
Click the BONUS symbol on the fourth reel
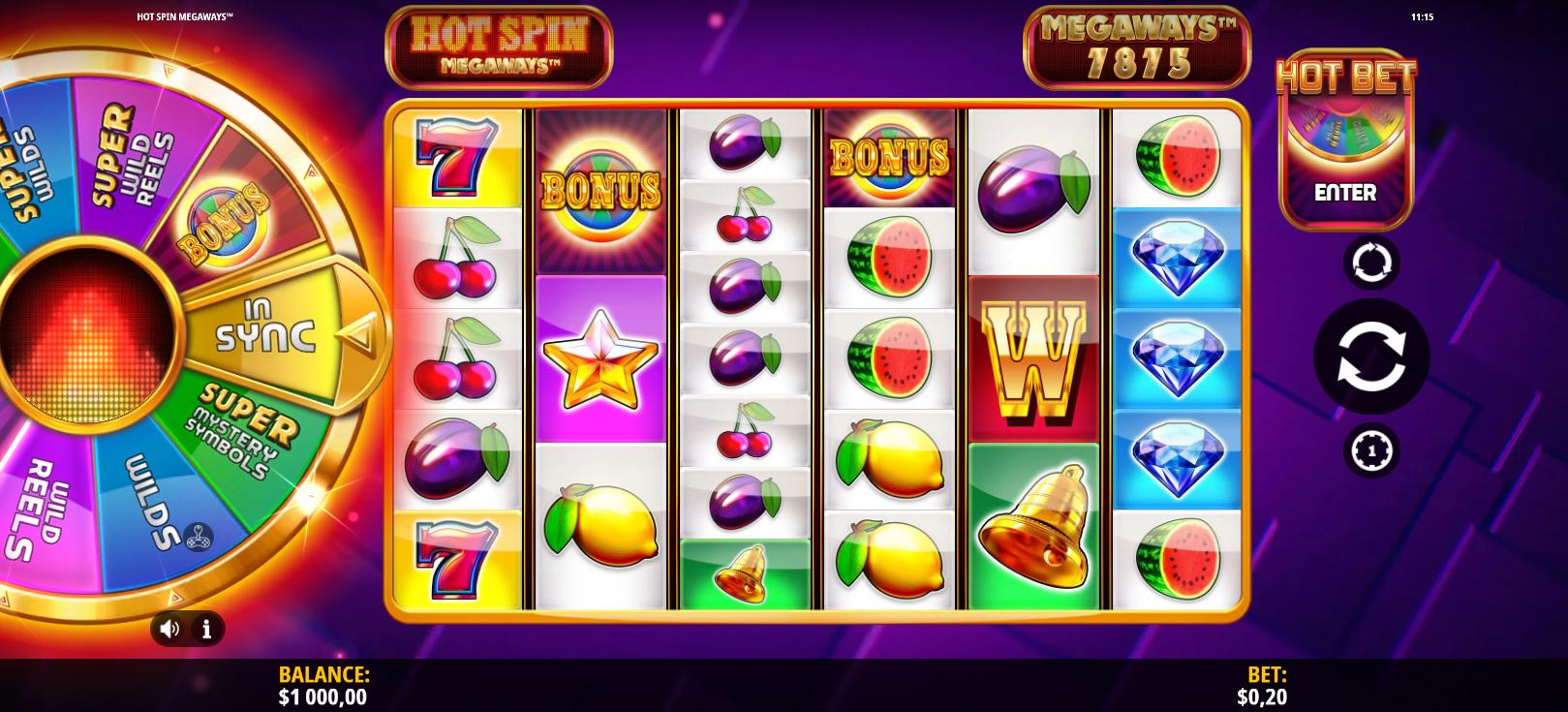click(x=888, y=154)
